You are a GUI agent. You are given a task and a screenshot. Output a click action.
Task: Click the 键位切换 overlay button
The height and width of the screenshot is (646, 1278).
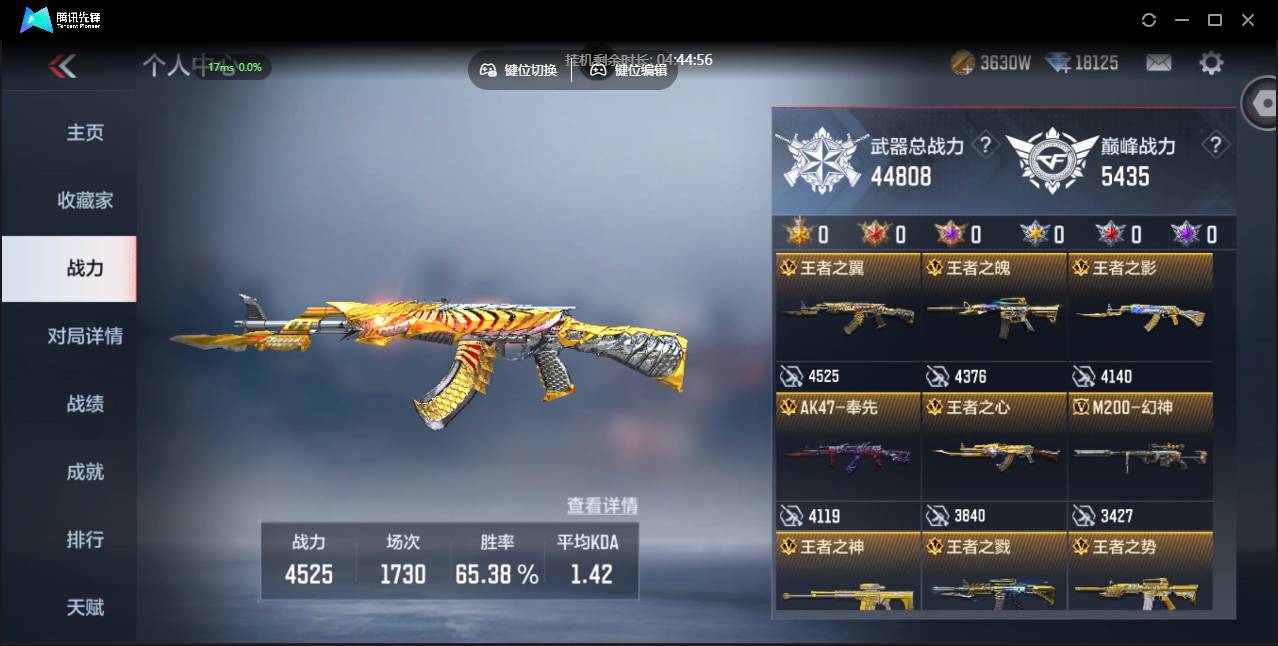point(519,70)
